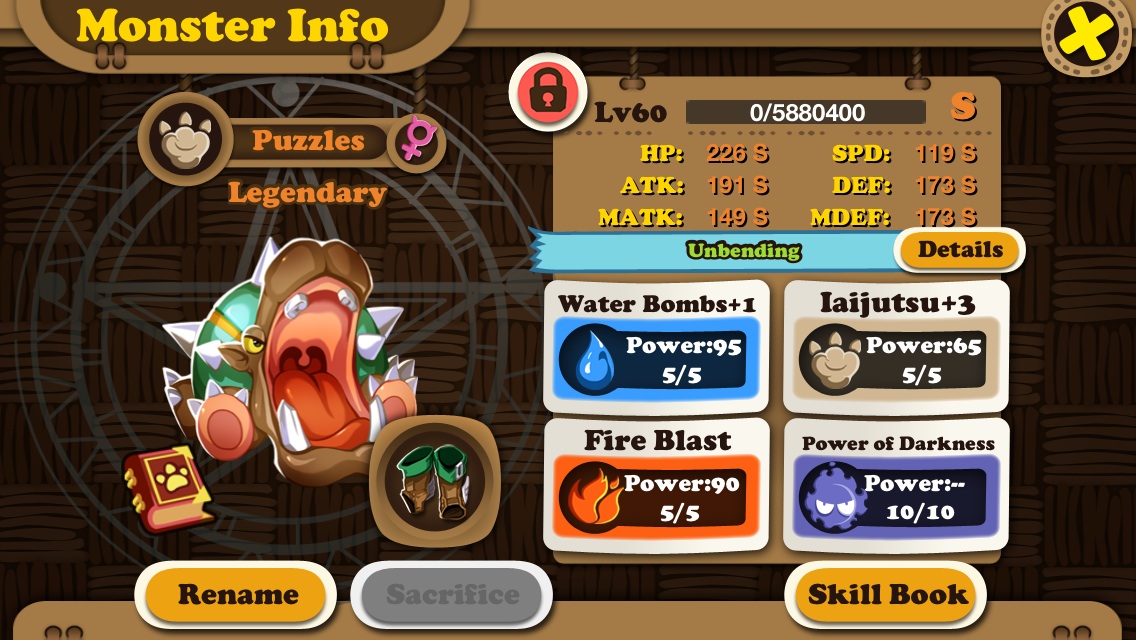
Task: Open the Skill Book
Action: click(x=887, y=595)
